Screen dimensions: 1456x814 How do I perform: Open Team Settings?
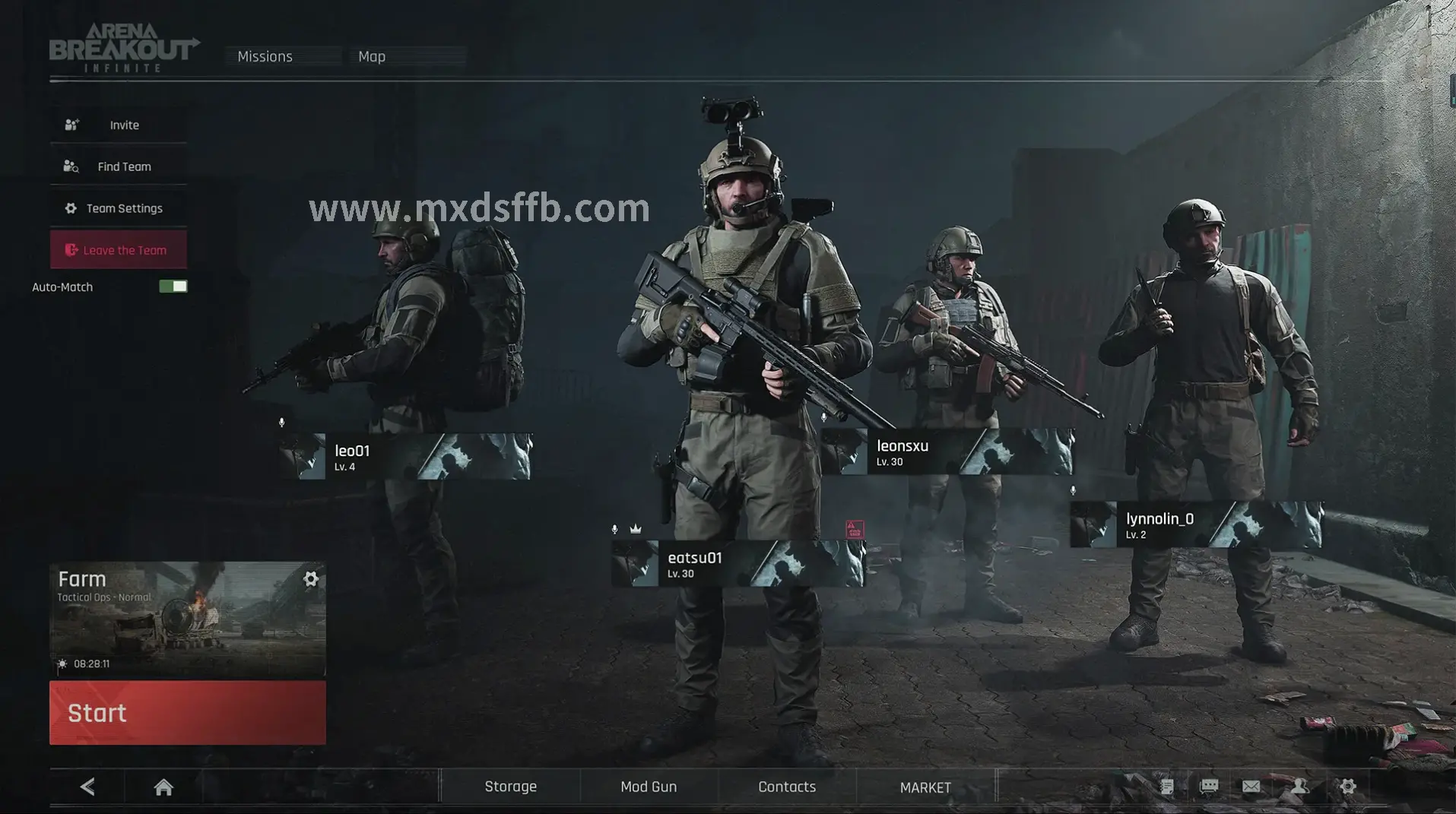point(119,208)
